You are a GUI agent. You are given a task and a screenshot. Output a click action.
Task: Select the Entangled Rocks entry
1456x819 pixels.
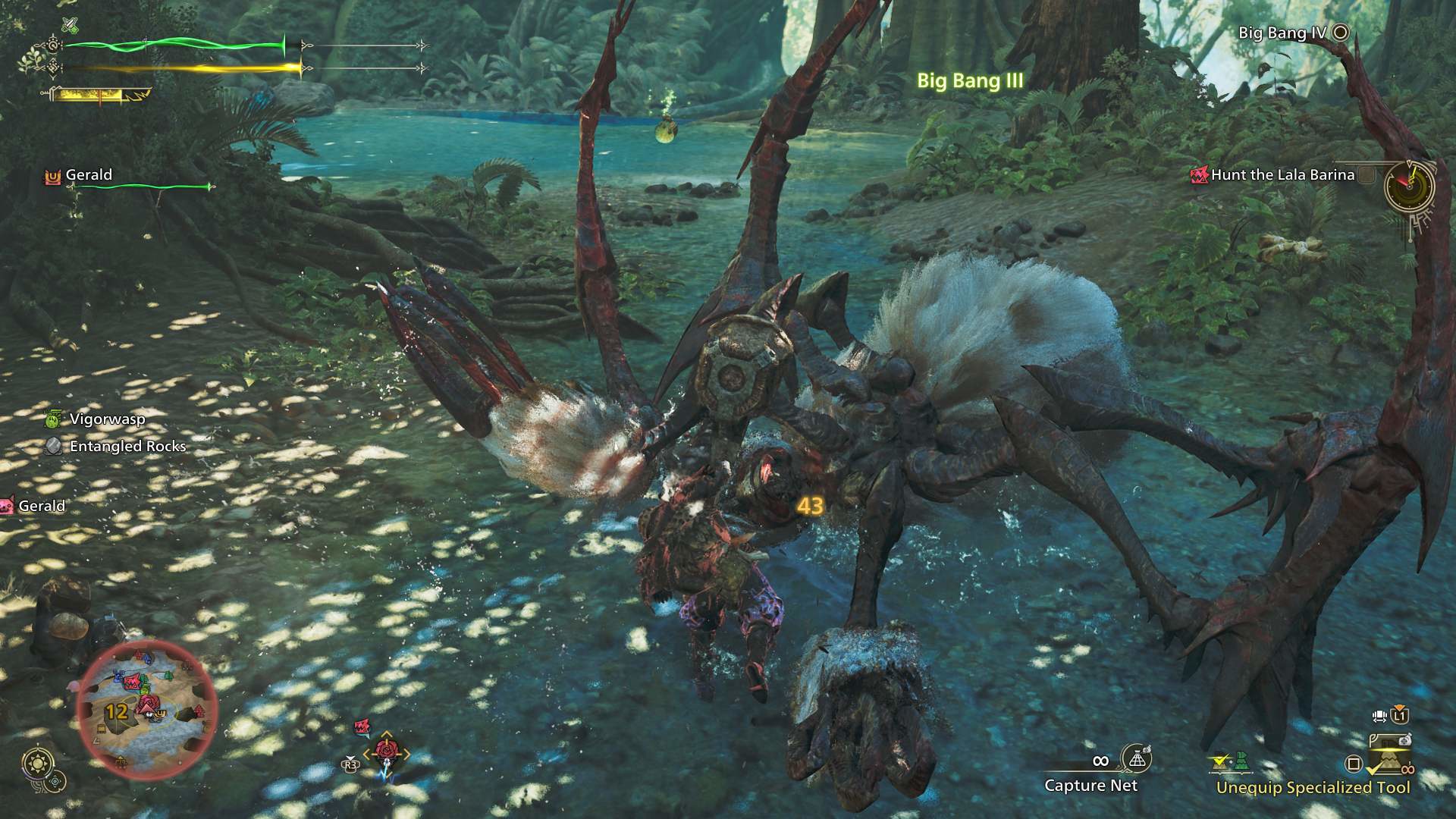[127, 446]
